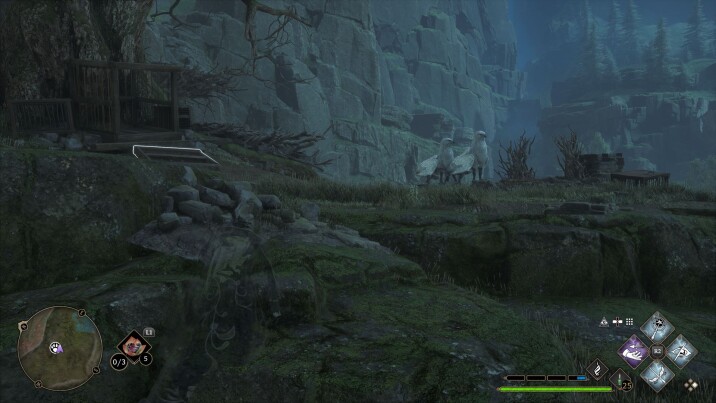Select the Chinese Chomping Cabbage tool slot
The width and height of the screenshot is (716, 403).
pos(133,347)
